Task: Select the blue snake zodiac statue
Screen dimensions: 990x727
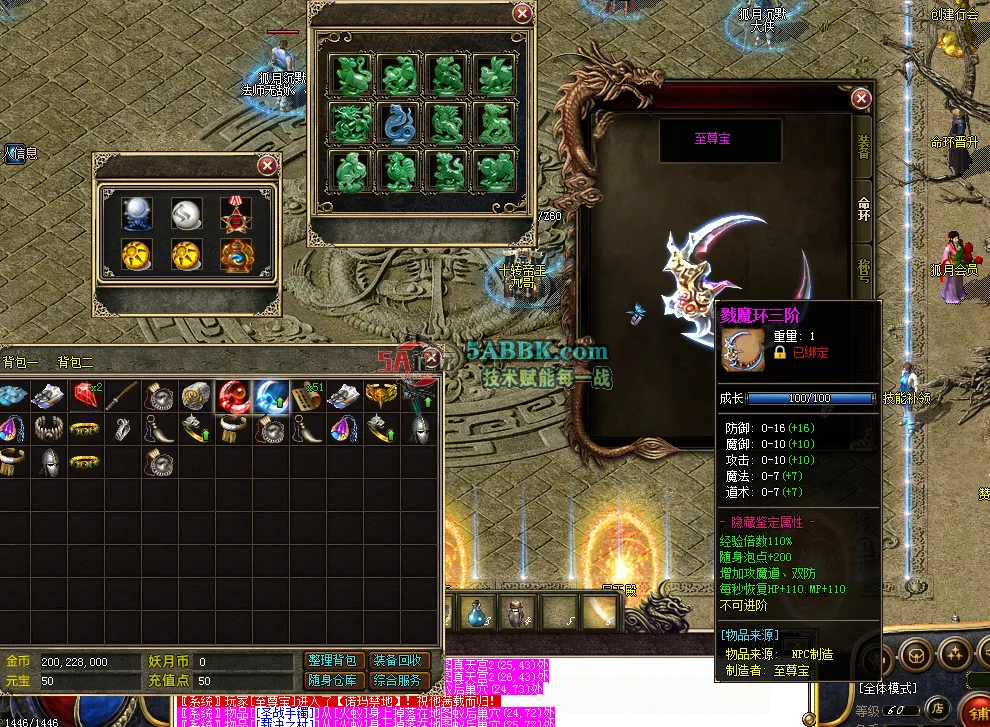Action: click(x=400, y=123)
